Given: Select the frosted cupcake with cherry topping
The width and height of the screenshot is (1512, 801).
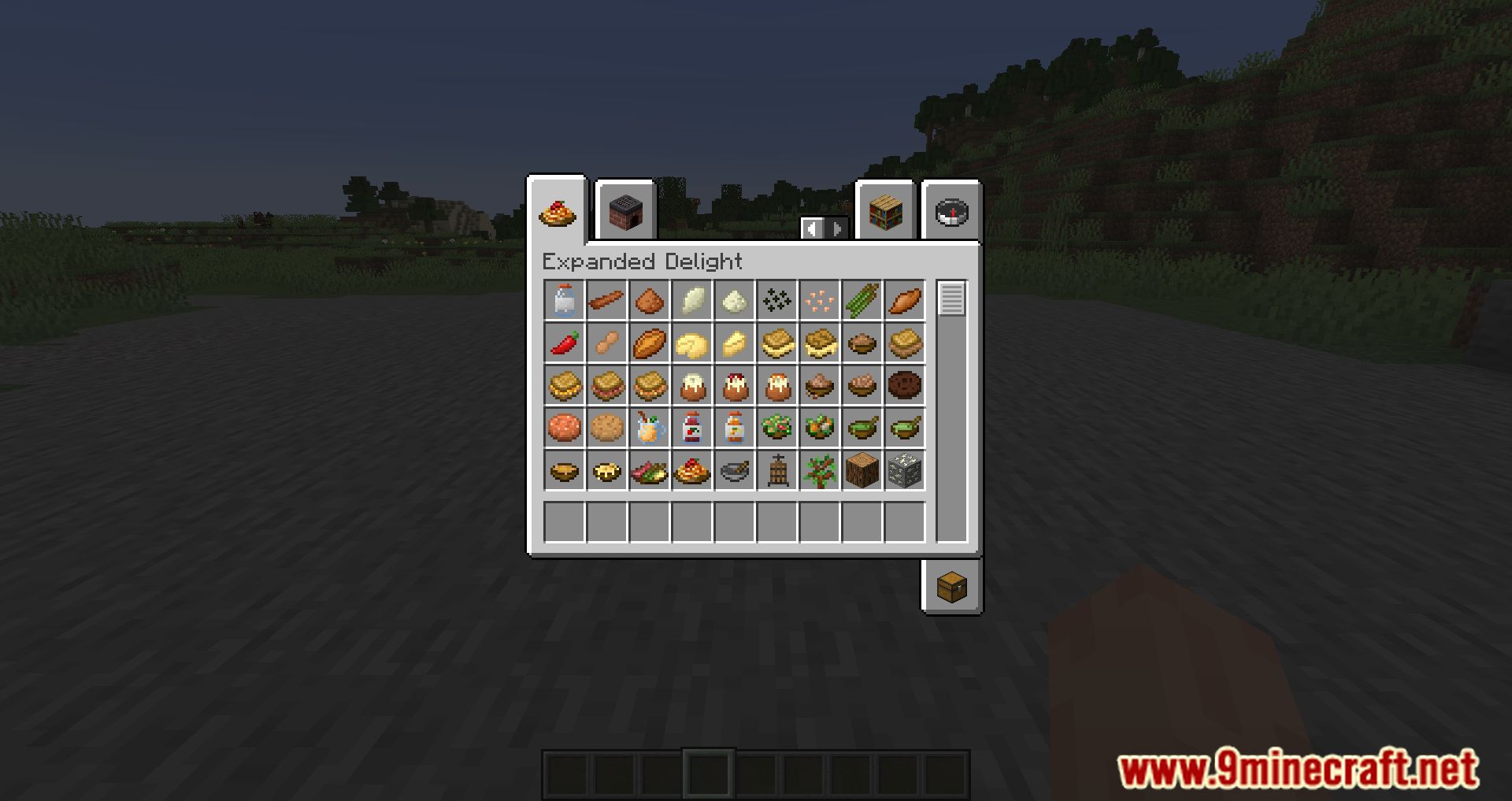Looking at the screenshot, I should (x=734, y=385).
